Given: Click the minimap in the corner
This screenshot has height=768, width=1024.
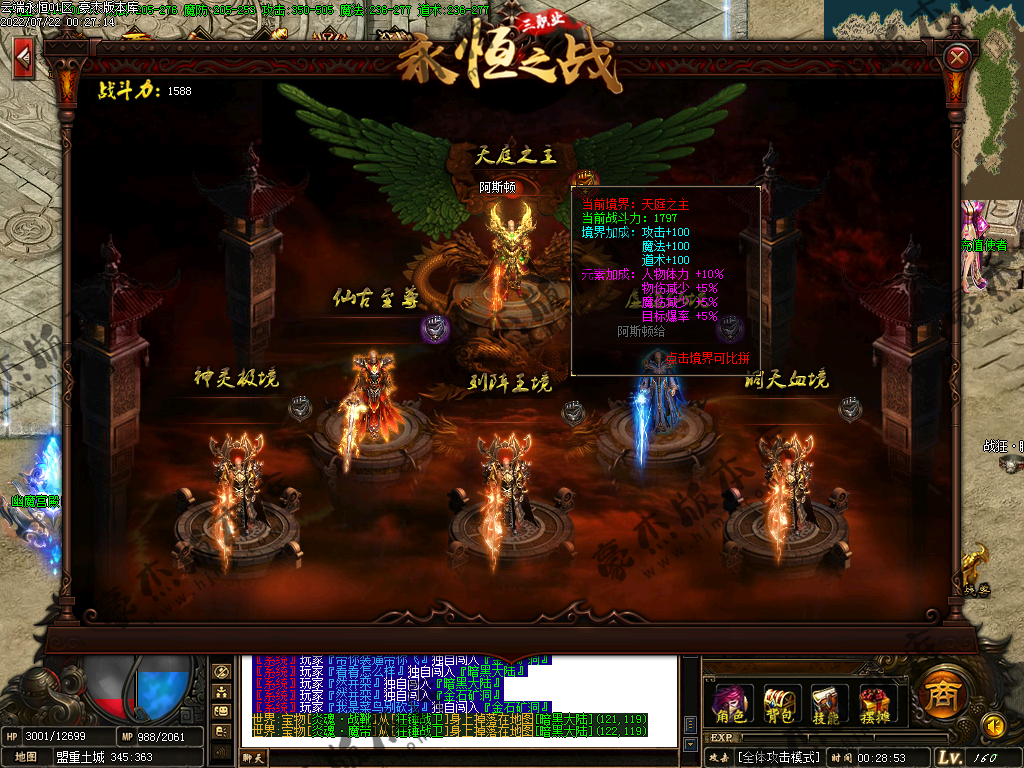Looking at the screenshot, I should pyautogui.click(x=993, y=90).
